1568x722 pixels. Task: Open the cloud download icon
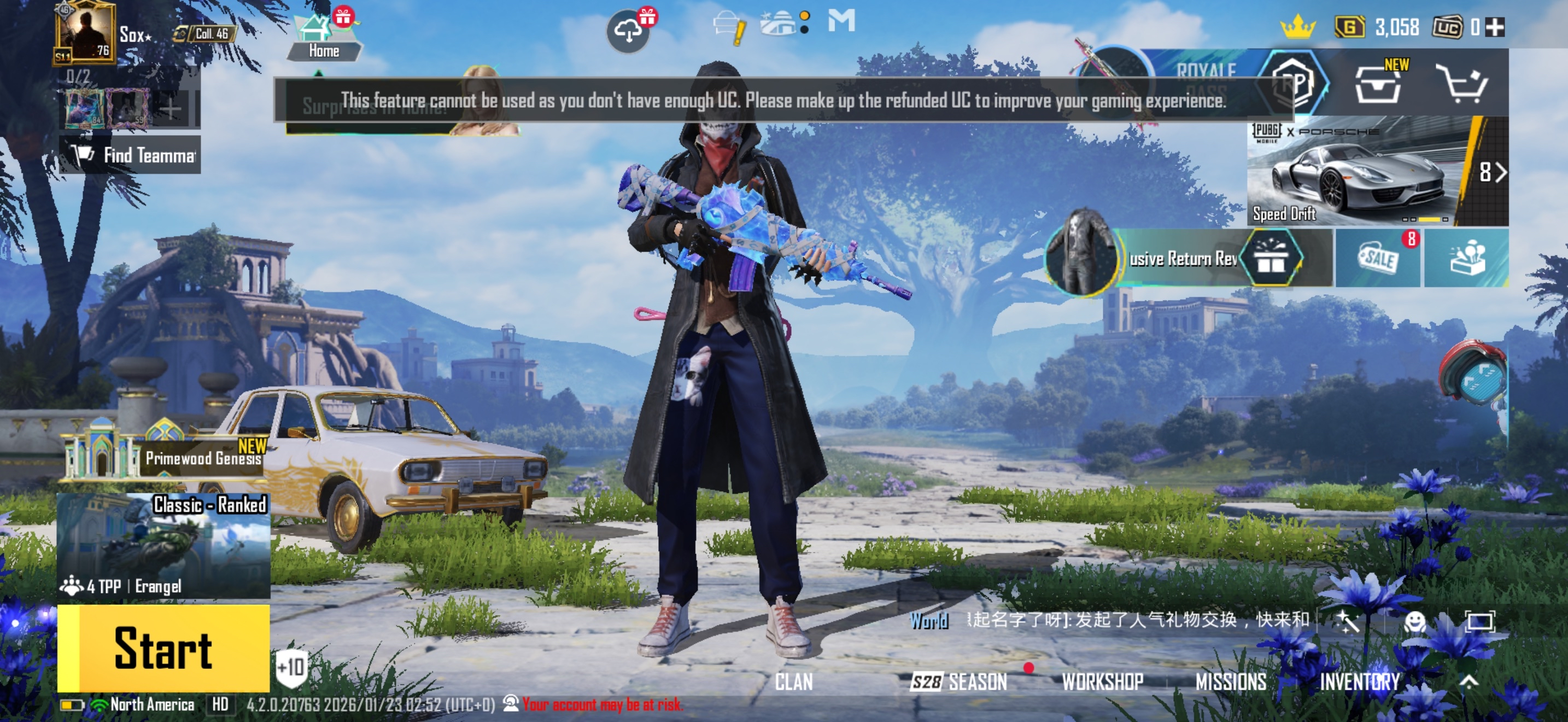(x=628, y=31)
